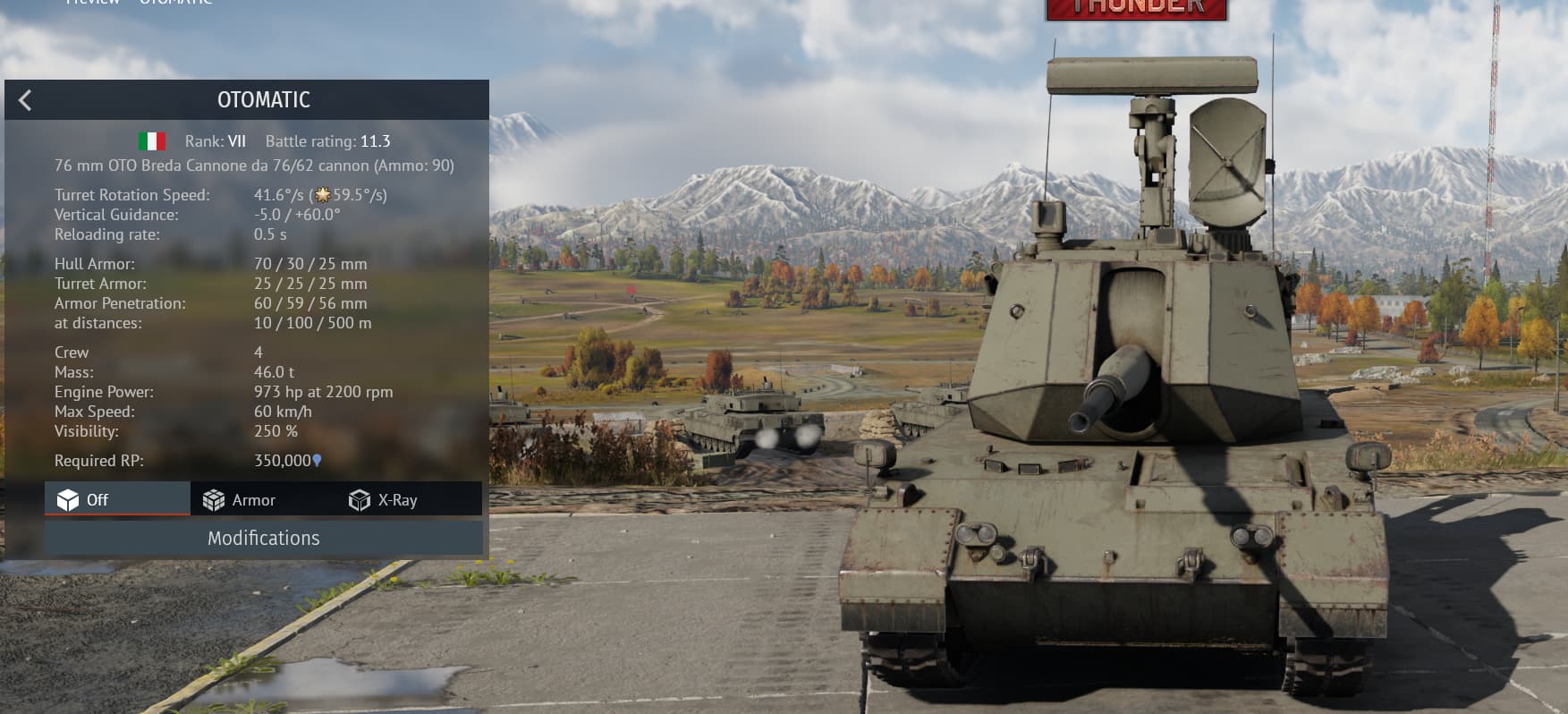Click the X-Ray view cube icon
Viewport: 1568px width, 714px height.
359,499
